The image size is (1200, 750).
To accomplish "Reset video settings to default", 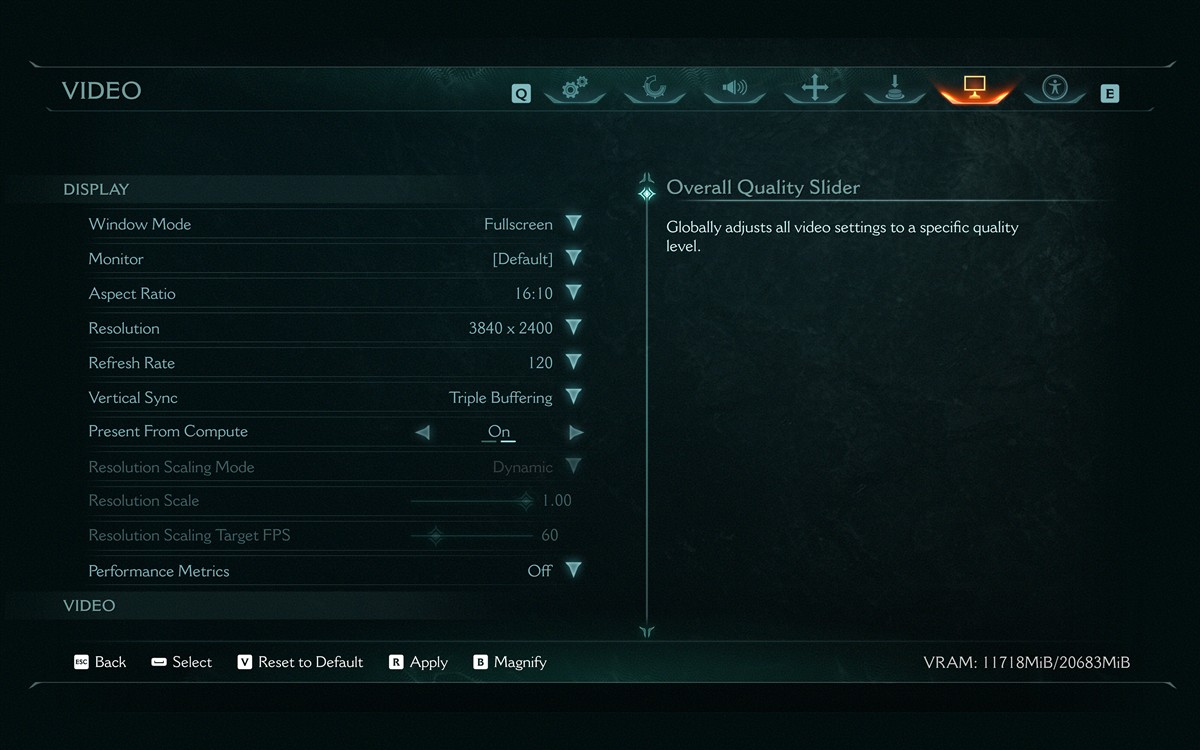I will pyautogui.click(x=300, y=662).
